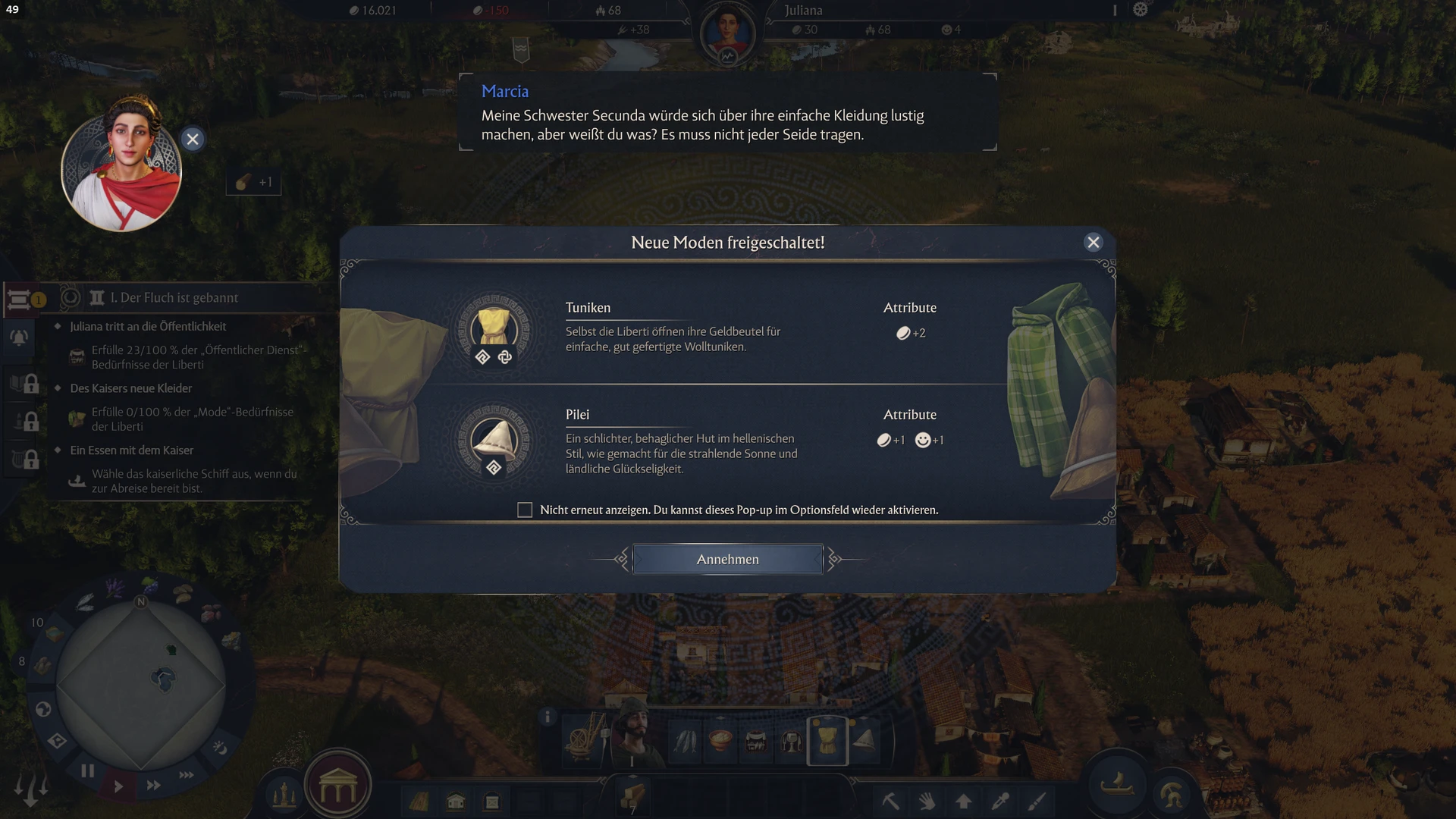
Task: Set game speed to double fast-forward
Action: [x=153, y=785]
